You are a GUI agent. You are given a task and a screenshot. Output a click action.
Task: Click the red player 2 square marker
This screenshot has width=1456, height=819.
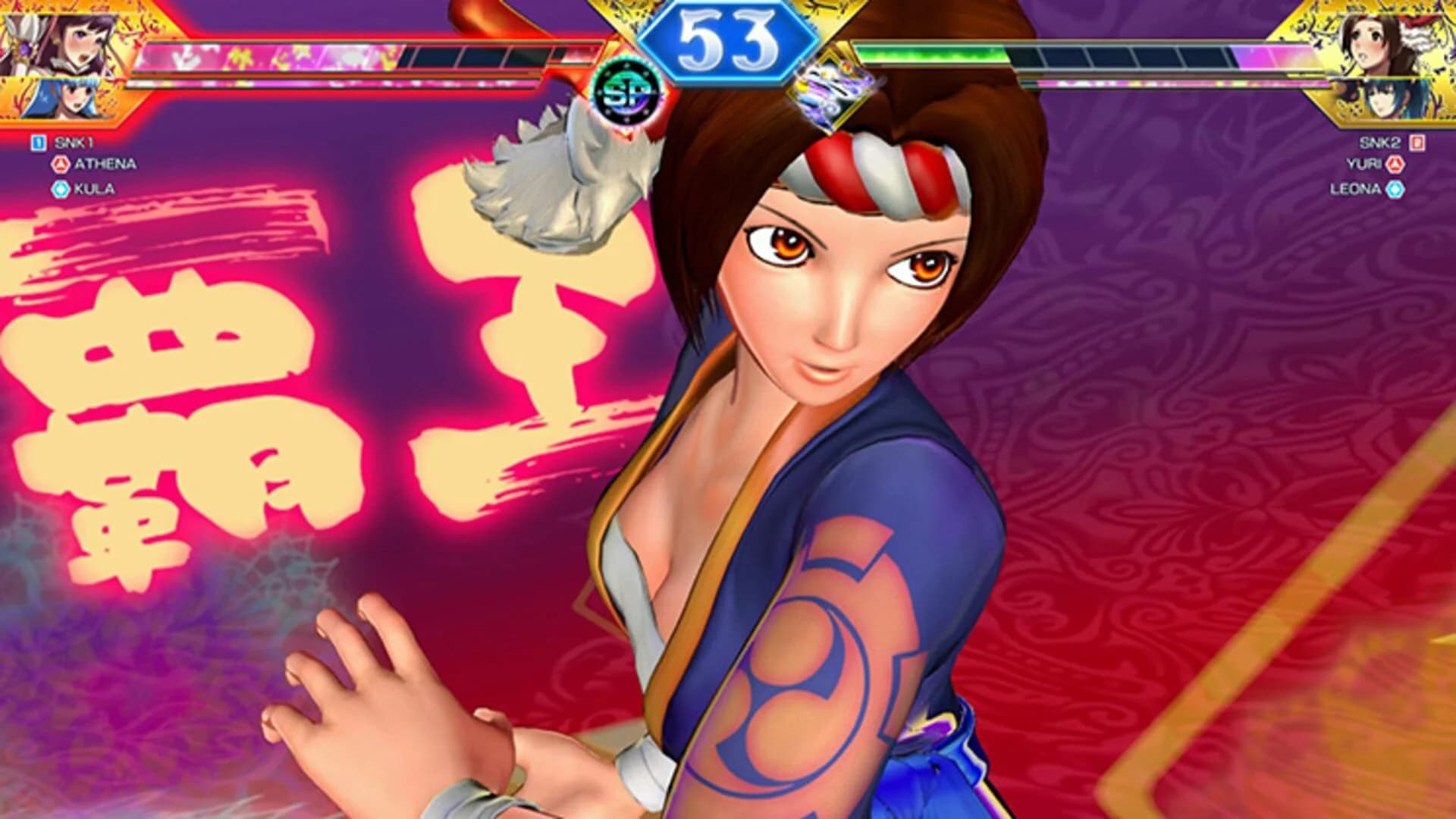(1417, 143)
